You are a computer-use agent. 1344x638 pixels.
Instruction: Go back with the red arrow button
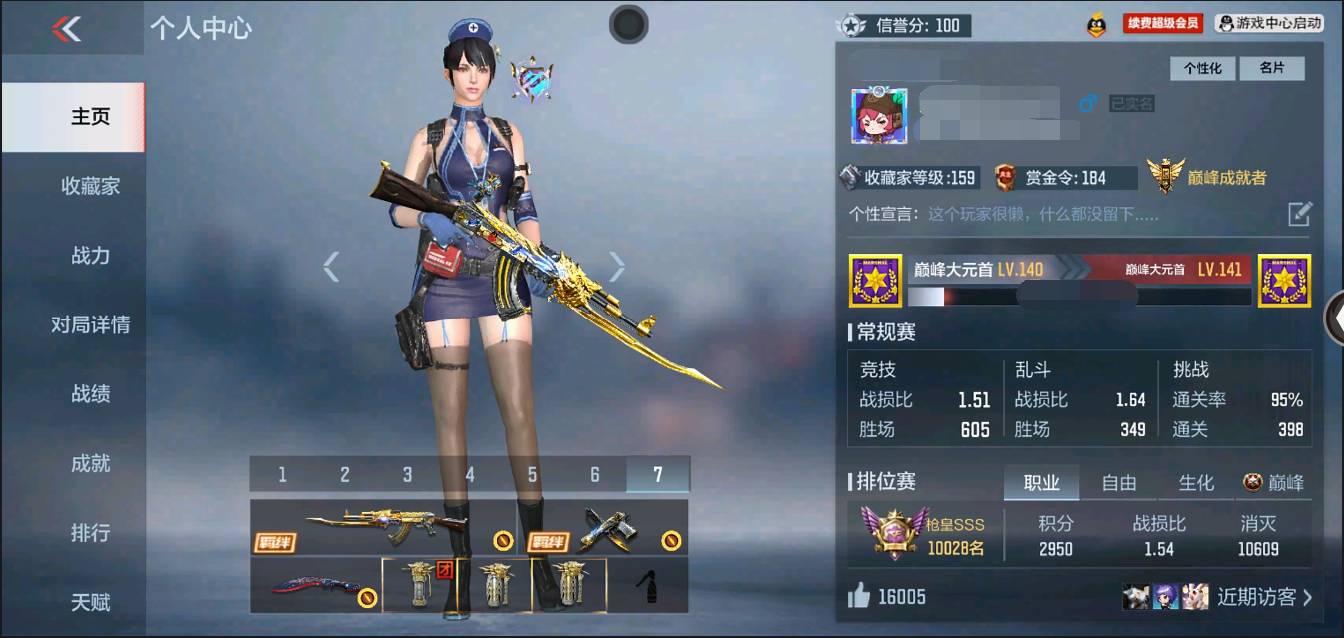pos(66,29)
